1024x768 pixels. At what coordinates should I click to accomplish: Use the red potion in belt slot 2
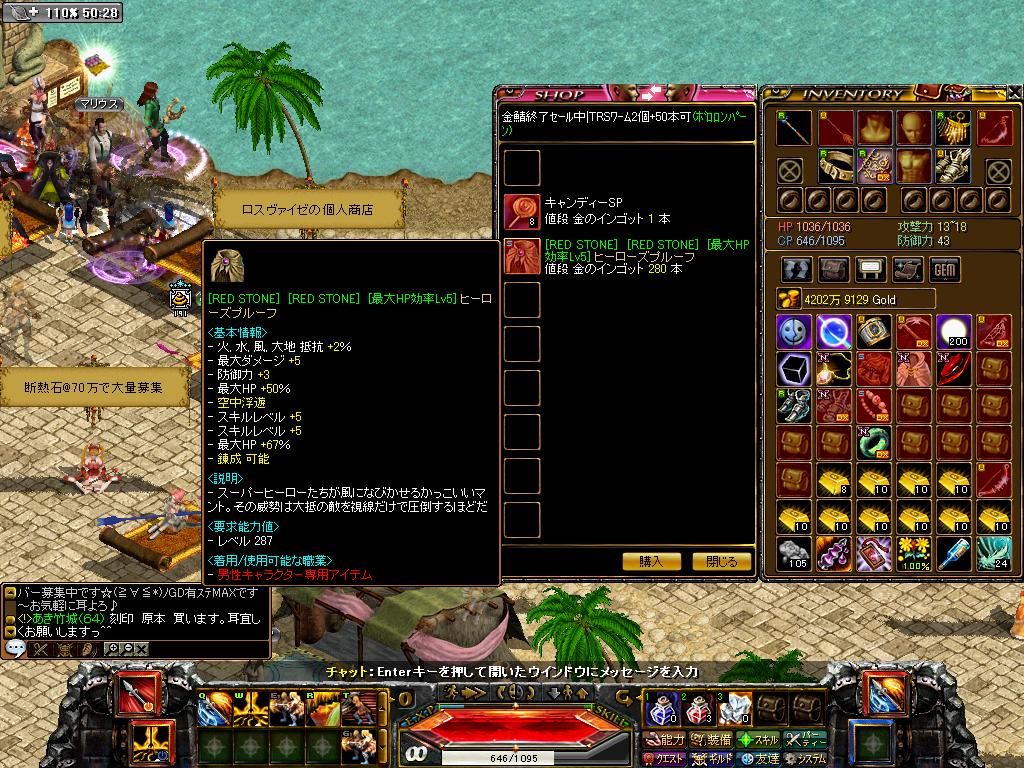698,711
